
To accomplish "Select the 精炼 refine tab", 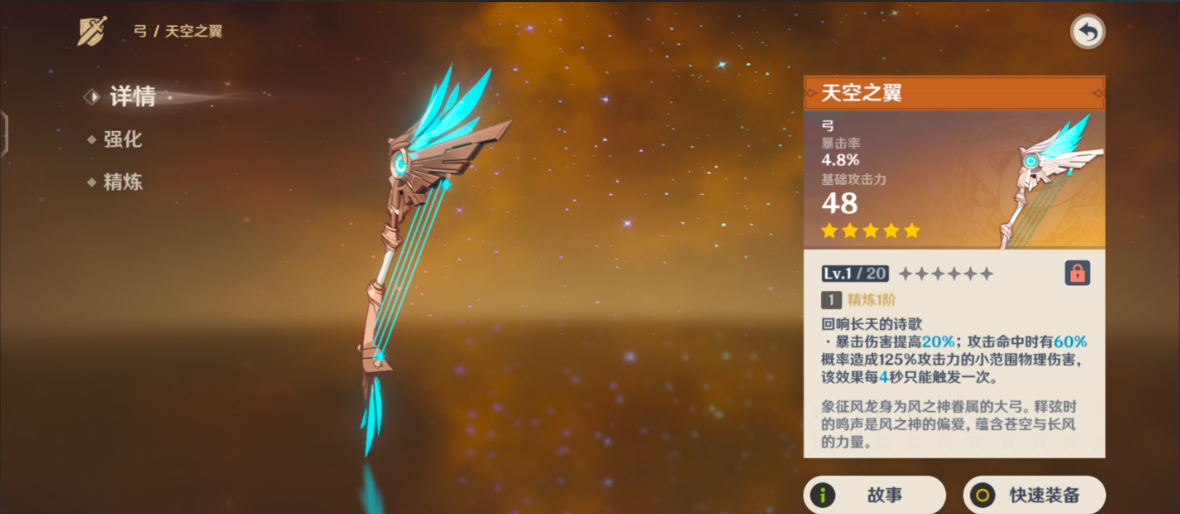I will point(122,182).
